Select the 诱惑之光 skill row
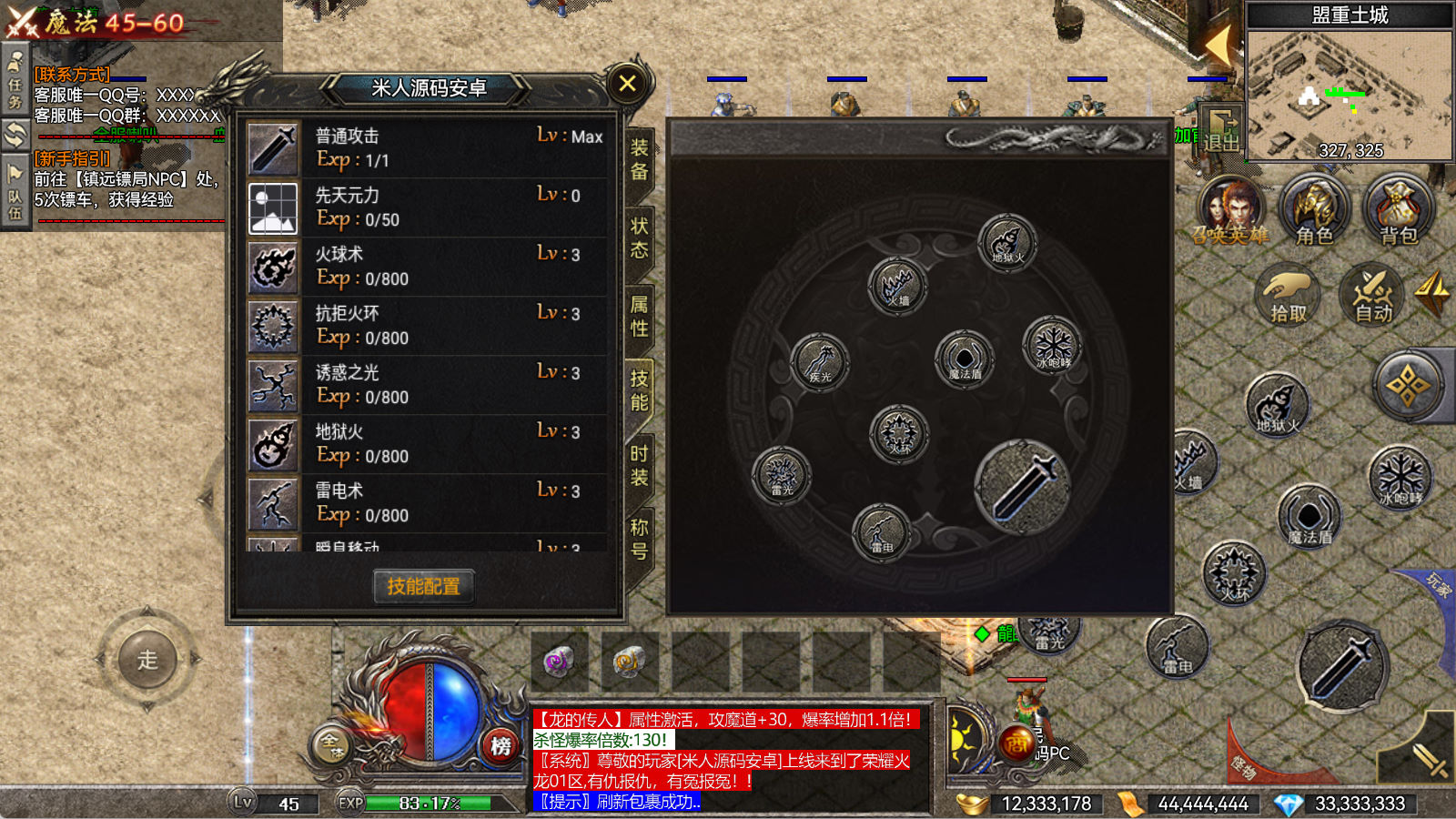The width and height of the screenshot is (1456, 819). point(426,385)
